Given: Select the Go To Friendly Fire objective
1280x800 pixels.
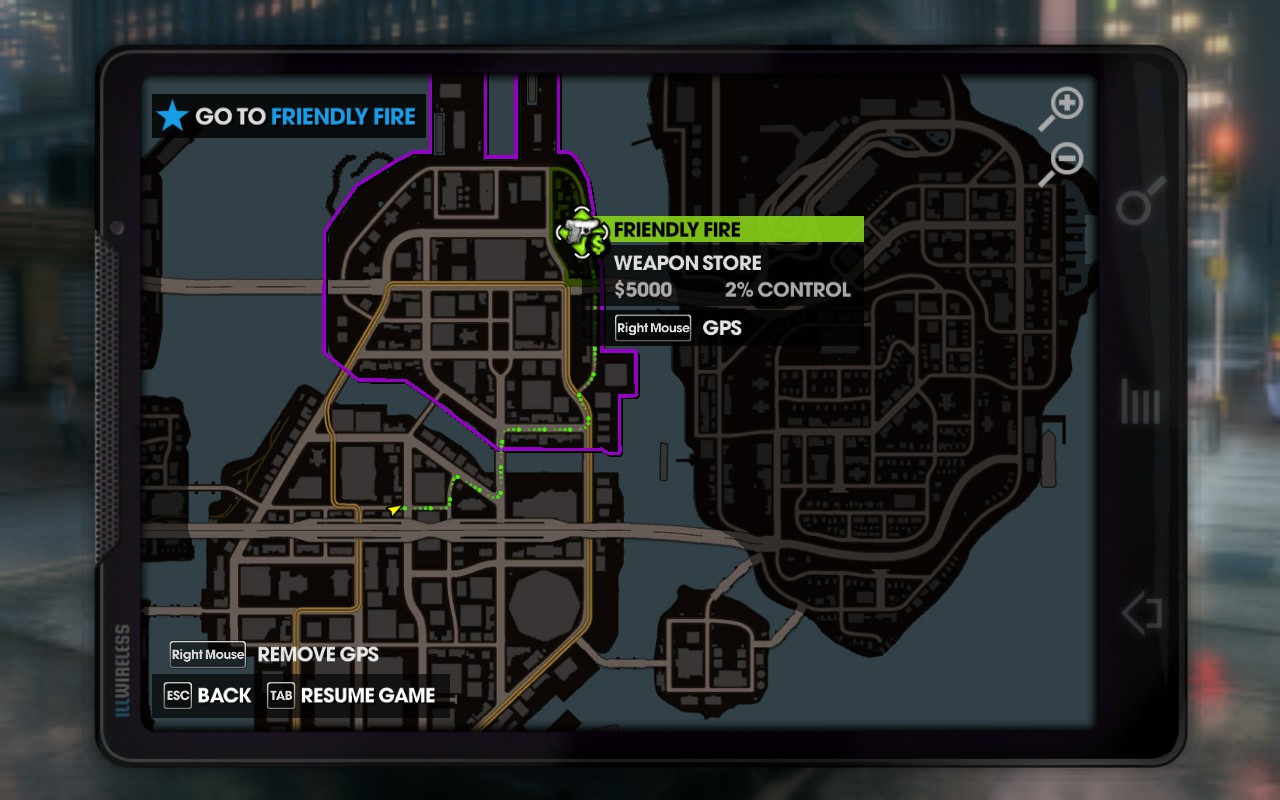Looking at the screenshot, I should [289, 117].
